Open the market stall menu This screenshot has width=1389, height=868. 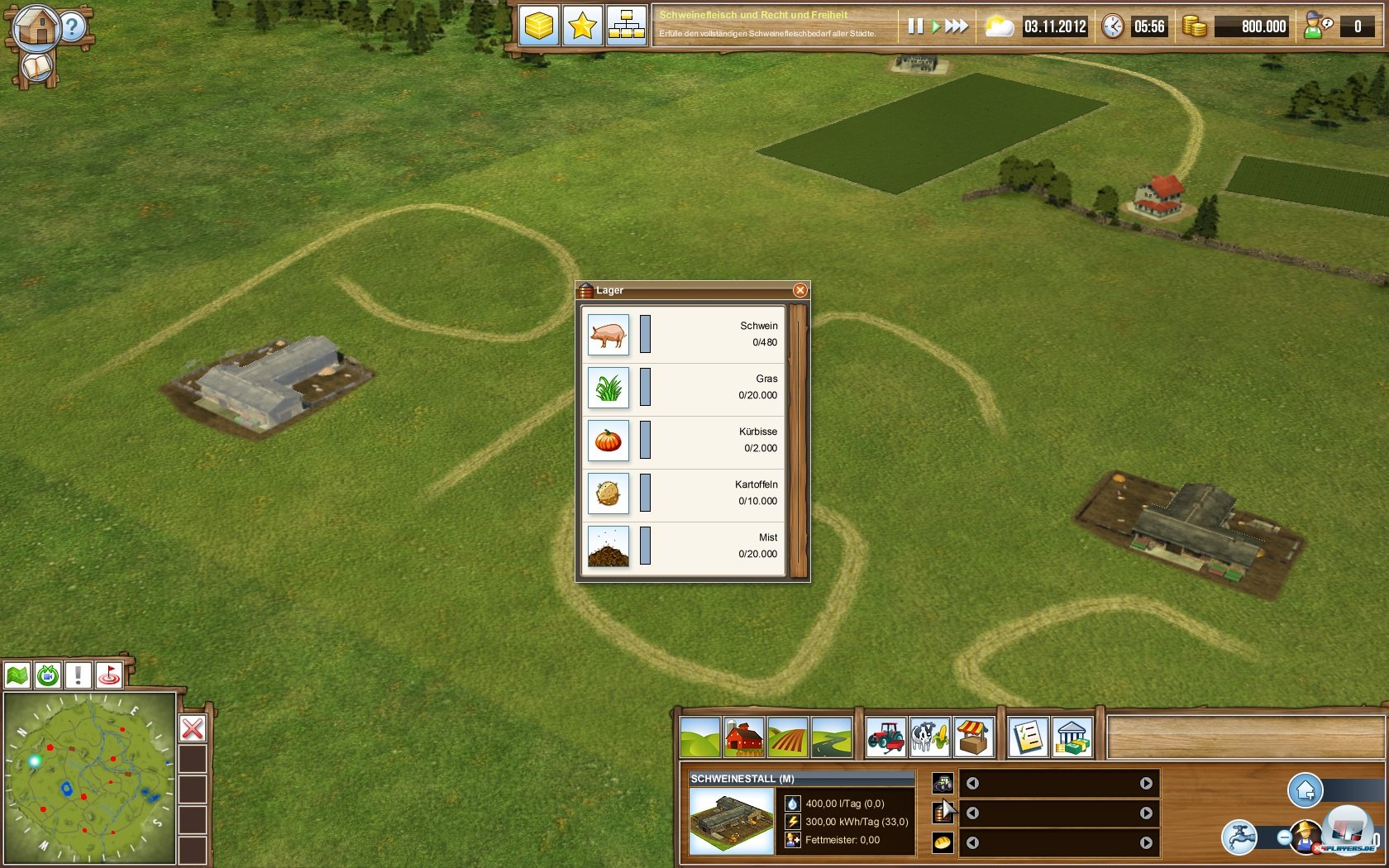coord(973,737)
